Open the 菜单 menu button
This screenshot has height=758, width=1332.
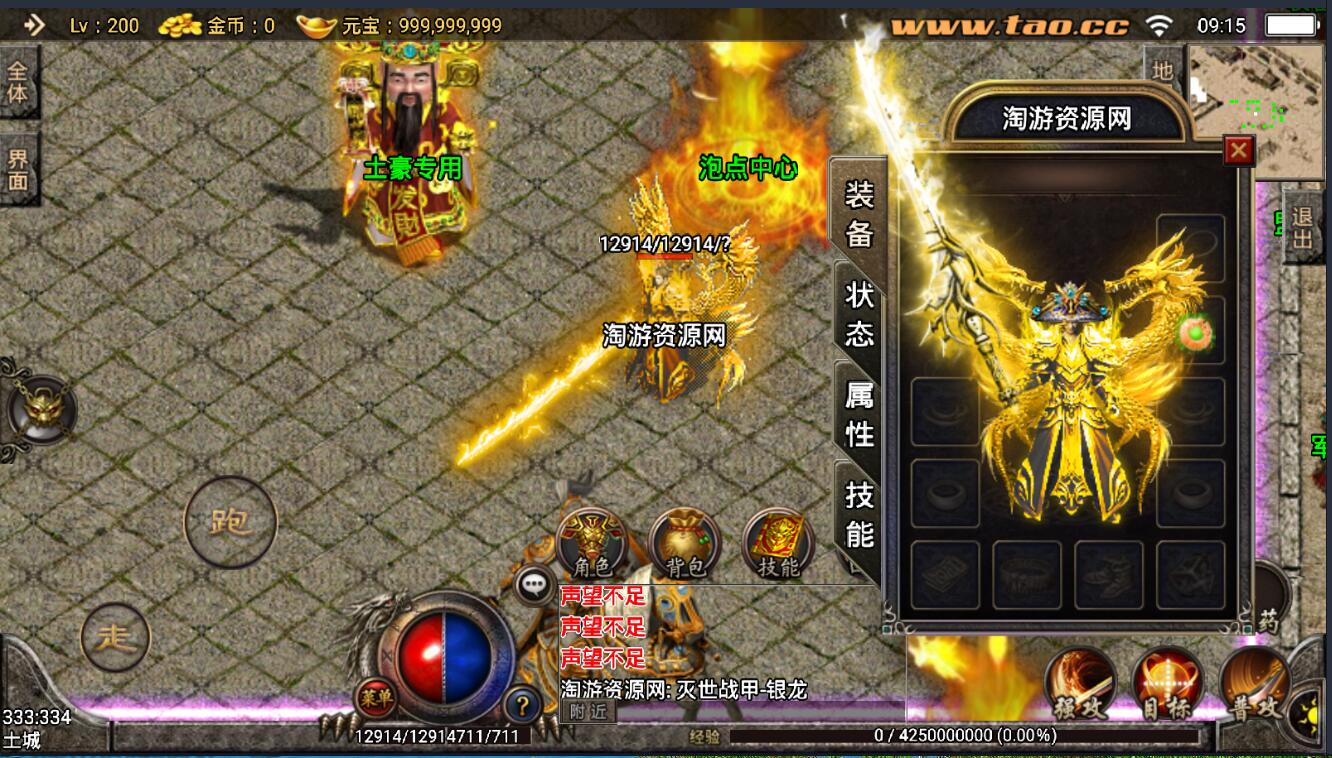click(376, 697)
